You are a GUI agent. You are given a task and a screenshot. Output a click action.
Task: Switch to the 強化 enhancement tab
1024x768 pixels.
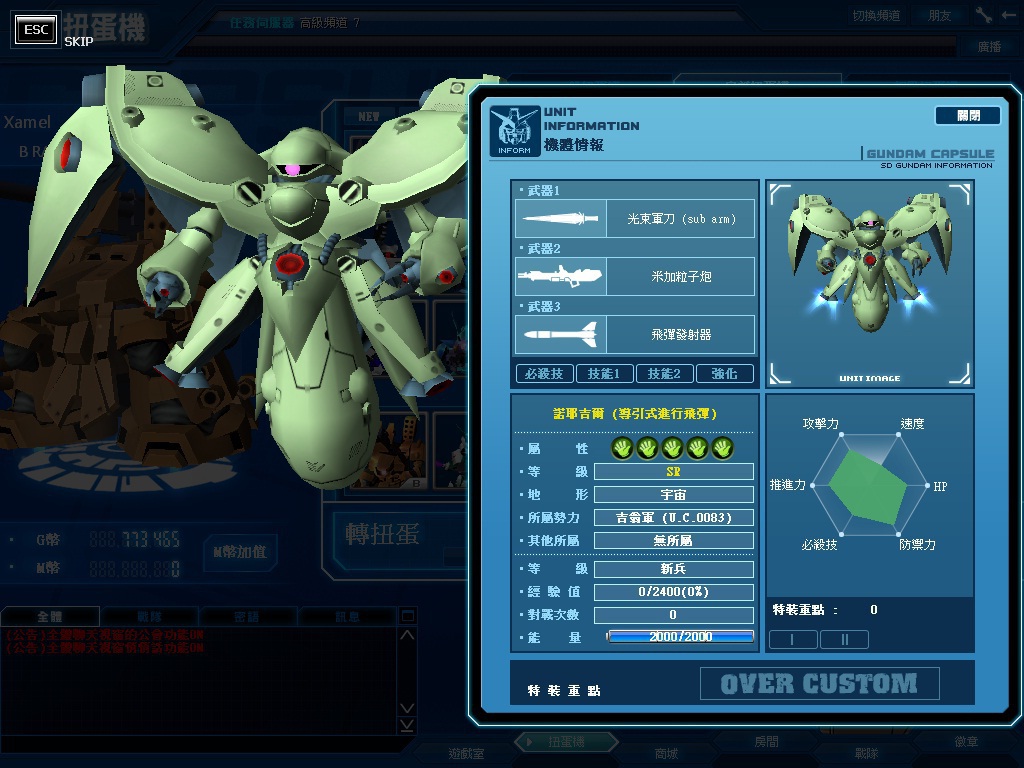click(x=724, y=374)
